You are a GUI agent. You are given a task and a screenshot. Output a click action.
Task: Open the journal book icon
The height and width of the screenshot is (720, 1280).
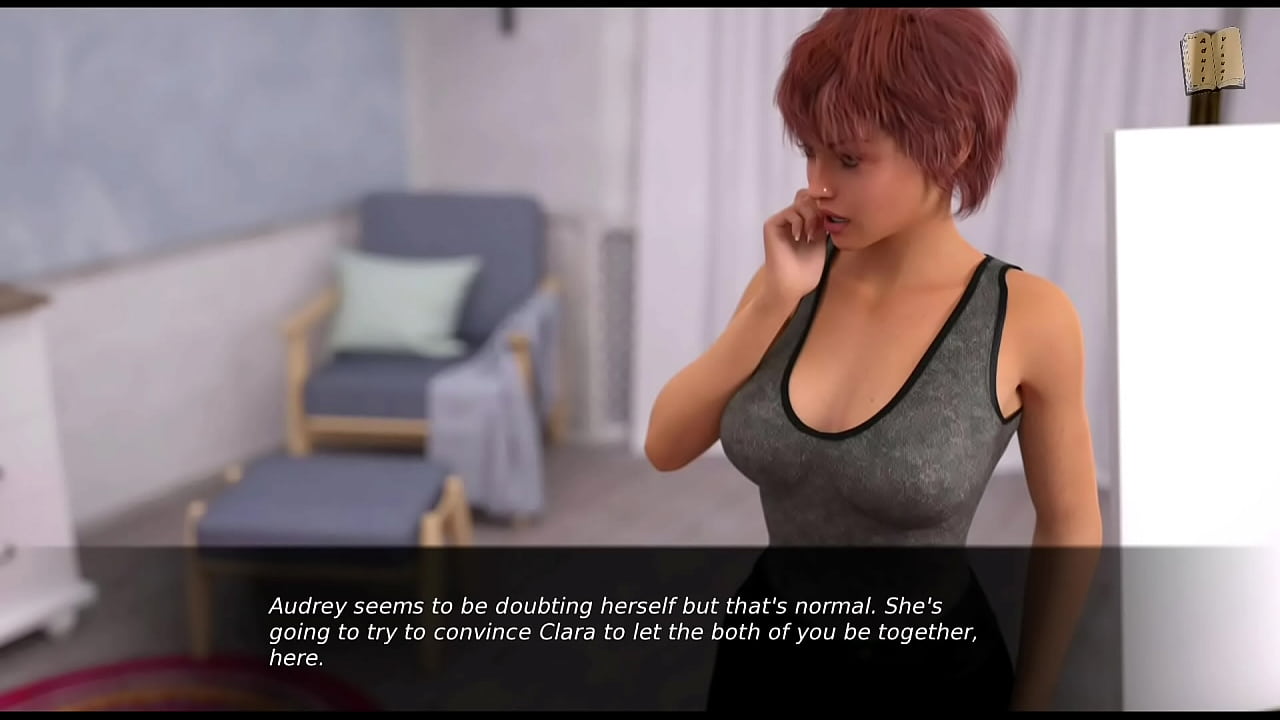point(1212,60)
